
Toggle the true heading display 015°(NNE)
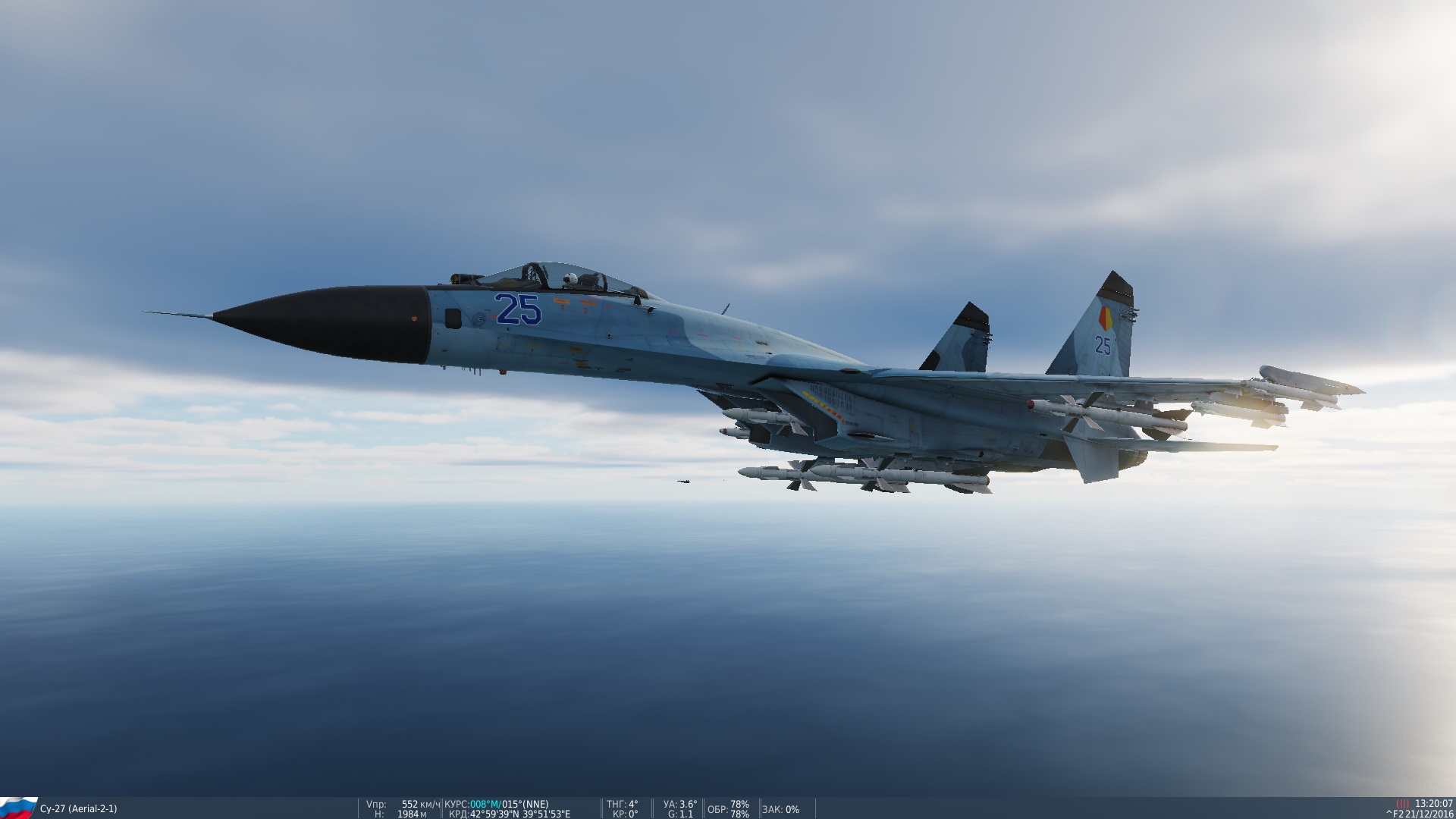point(525,805)
